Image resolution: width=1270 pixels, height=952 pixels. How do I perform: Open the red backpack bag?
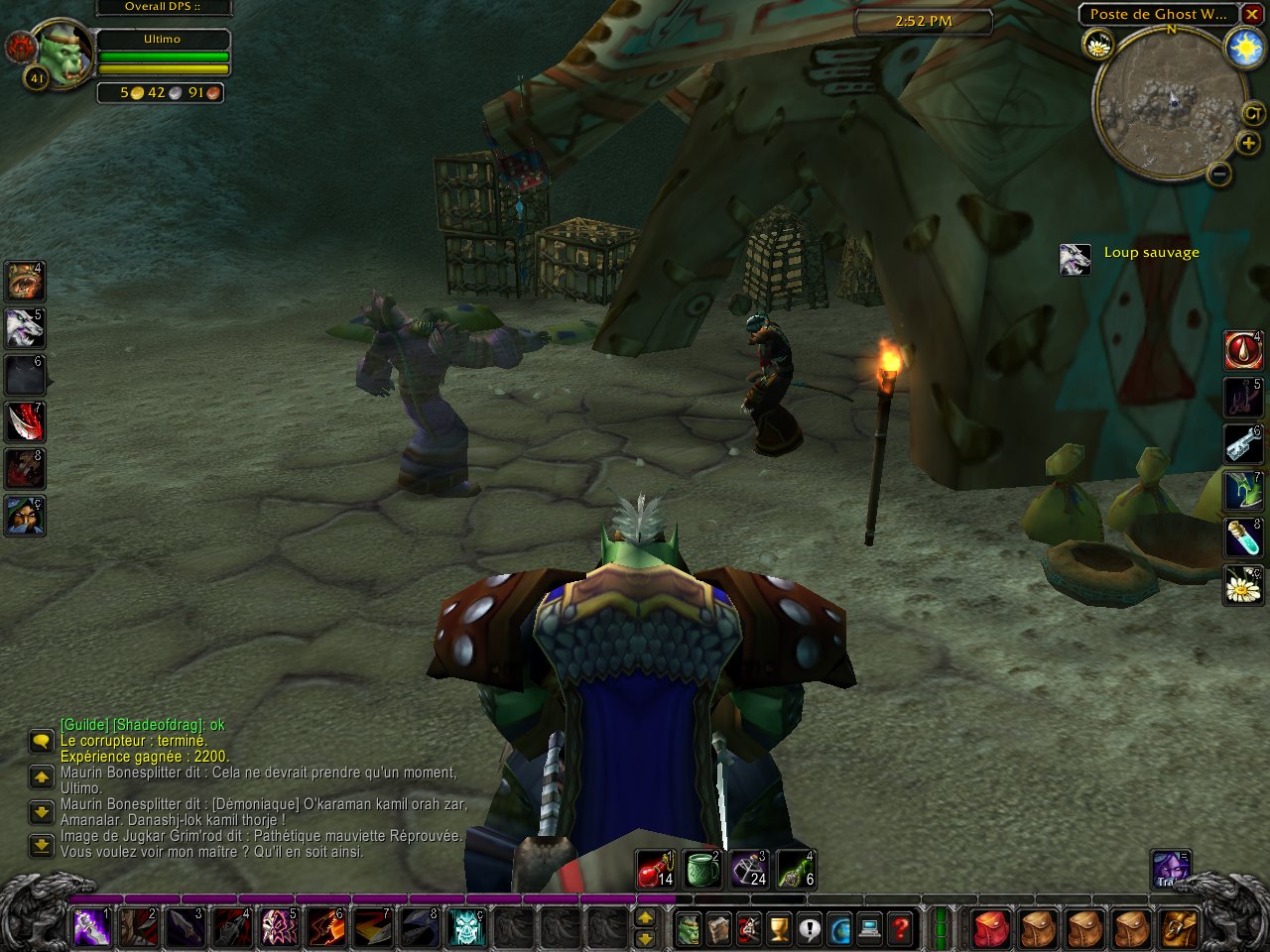pos(990,929)
